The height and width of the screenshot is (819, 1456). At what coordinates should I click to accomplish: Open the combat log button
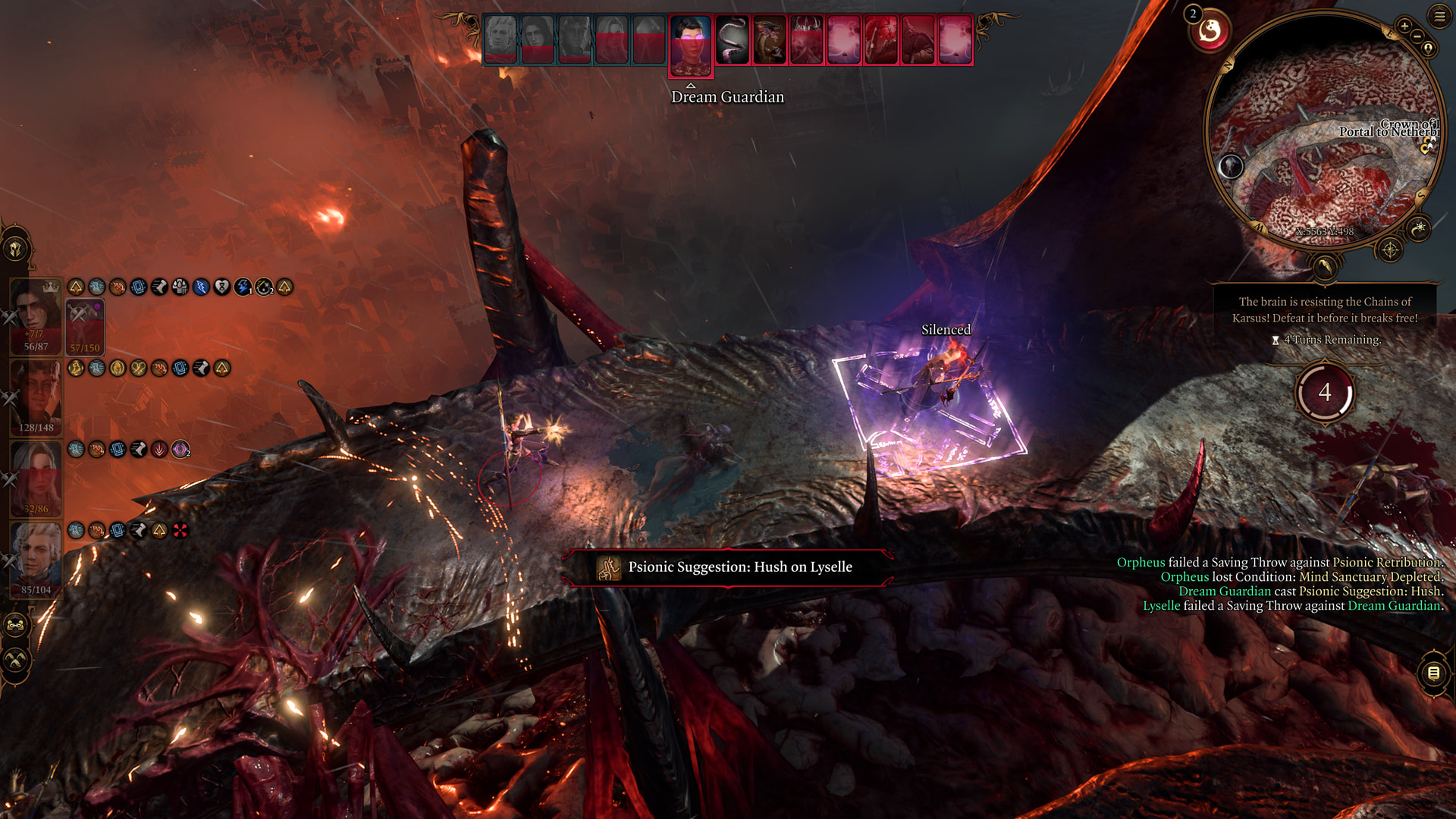click(1433, 673)
